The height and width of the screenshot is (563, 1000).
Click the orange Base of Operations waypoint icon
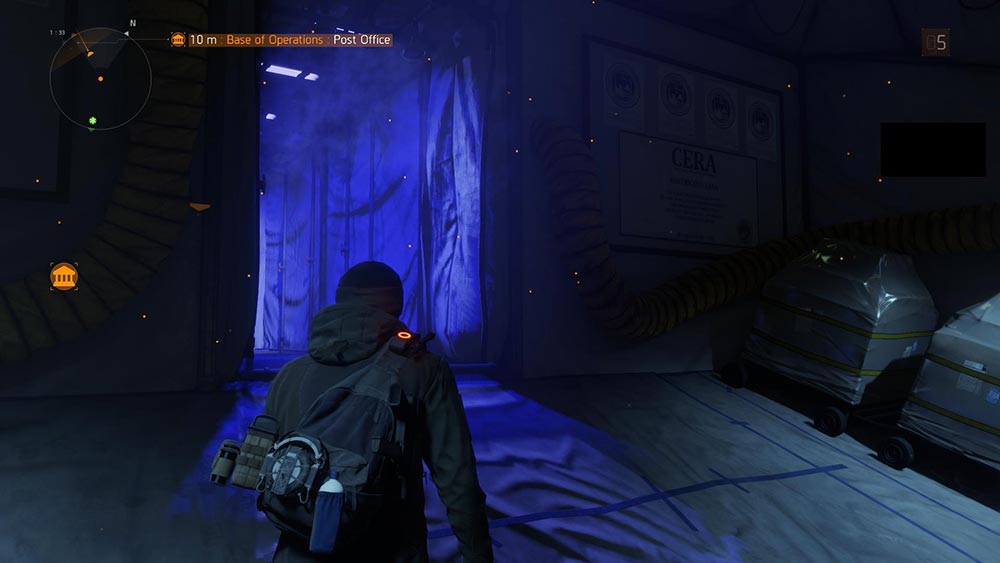click(x=64, y=277)
